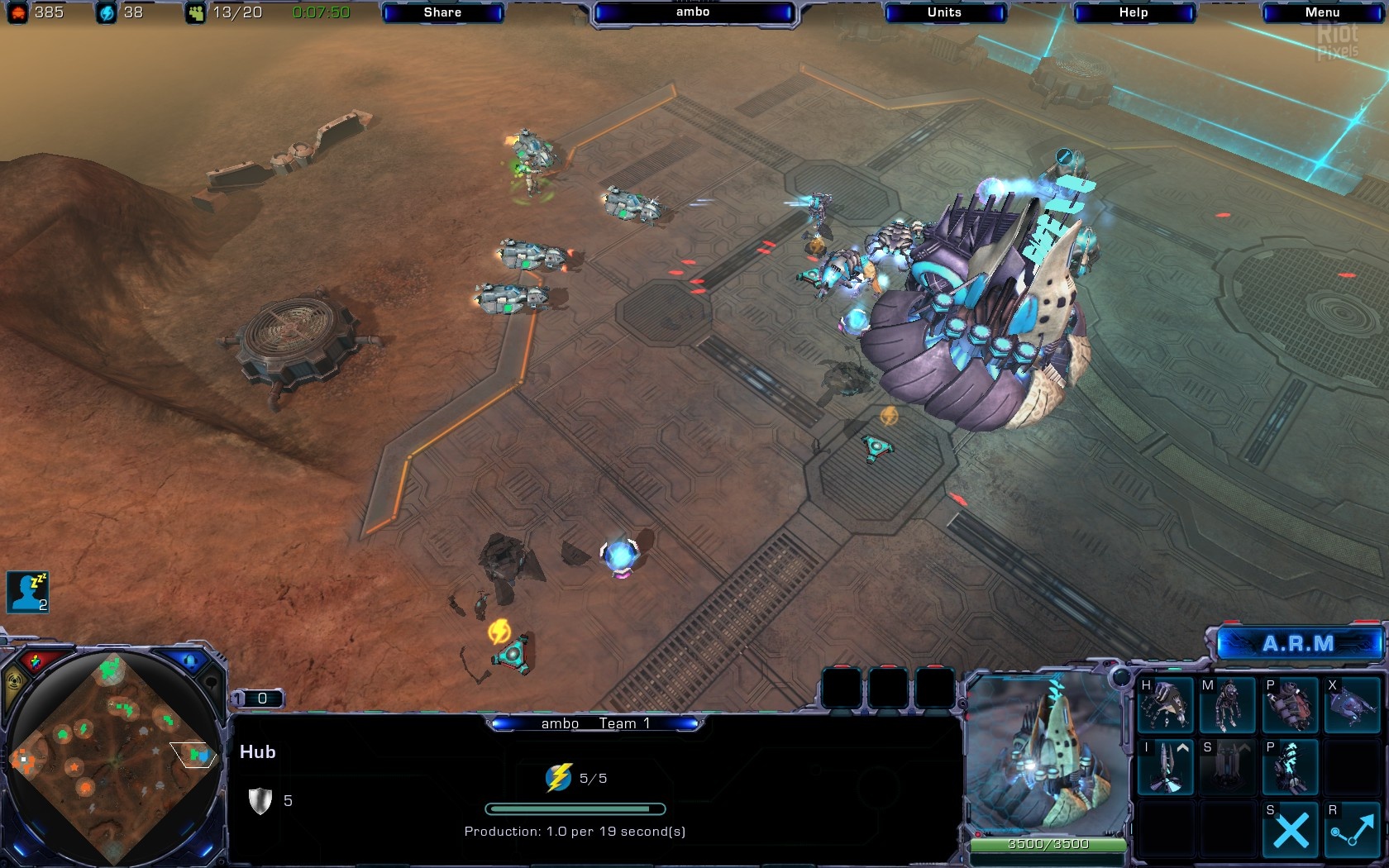Click the blue headset button above minimap
1389x868 pixels.
189,661
